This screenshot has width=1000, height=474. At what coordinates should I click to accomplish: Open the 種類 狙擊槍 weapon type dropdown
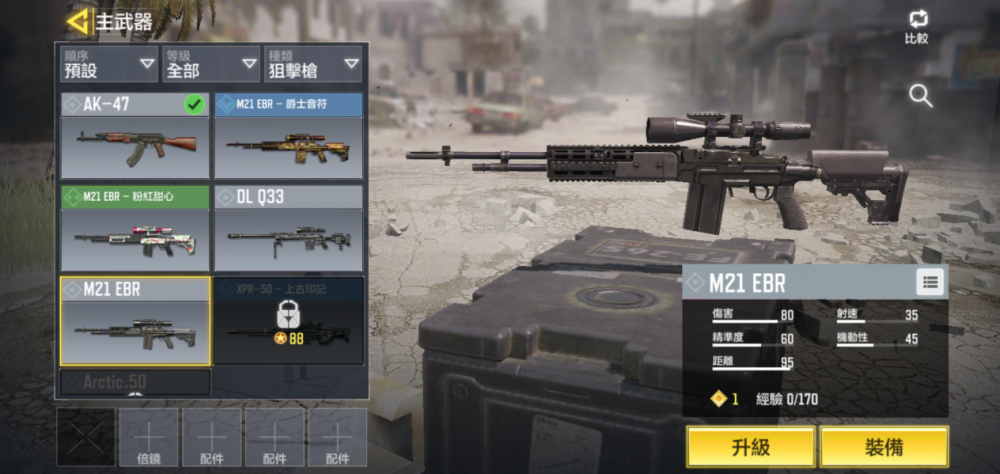pyautogui.click(x=313, y=63)
